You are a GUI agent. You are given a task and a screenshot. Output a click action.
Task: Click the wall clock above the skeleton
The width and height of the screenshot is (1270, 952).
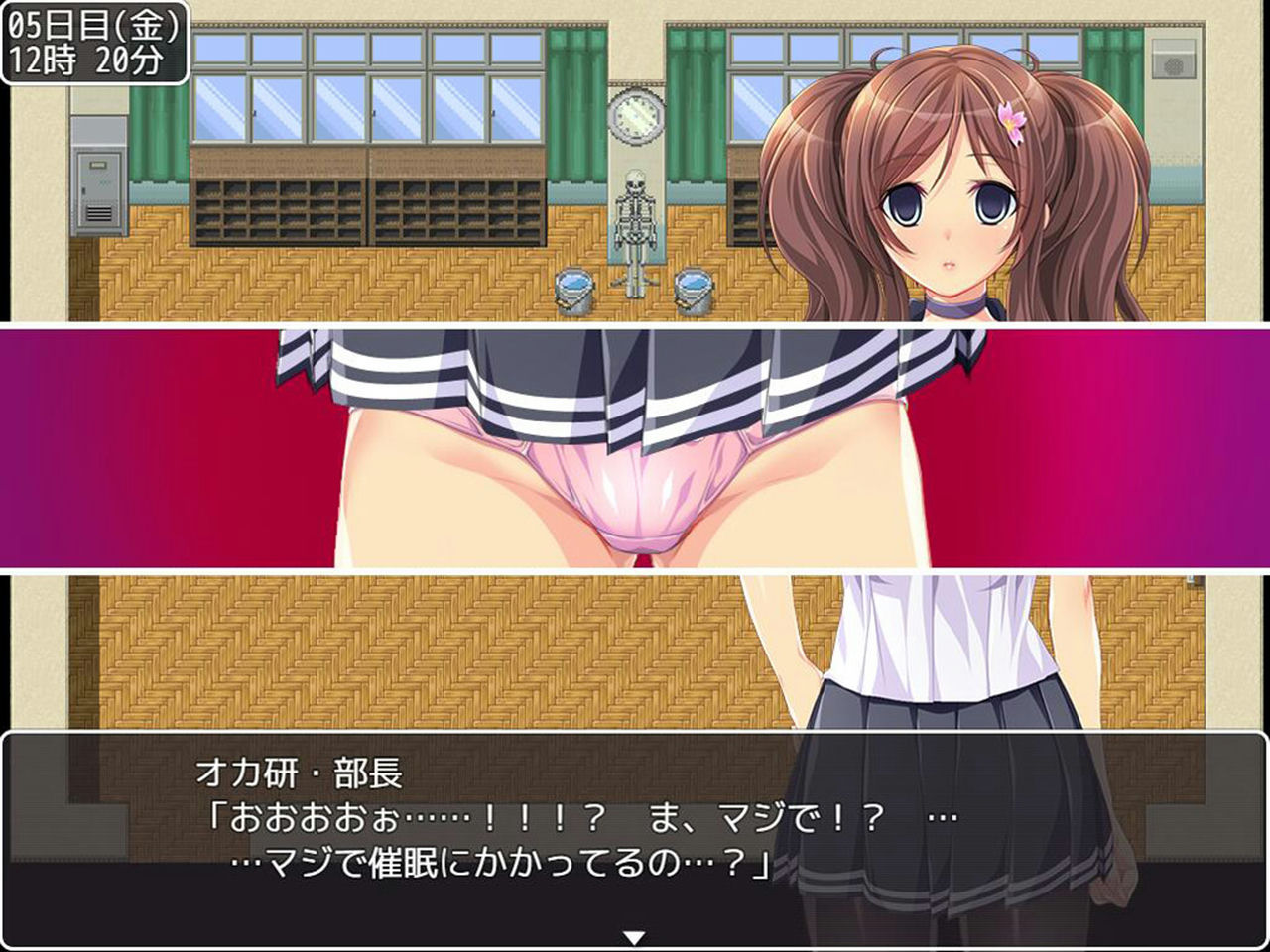coord(634,114)
